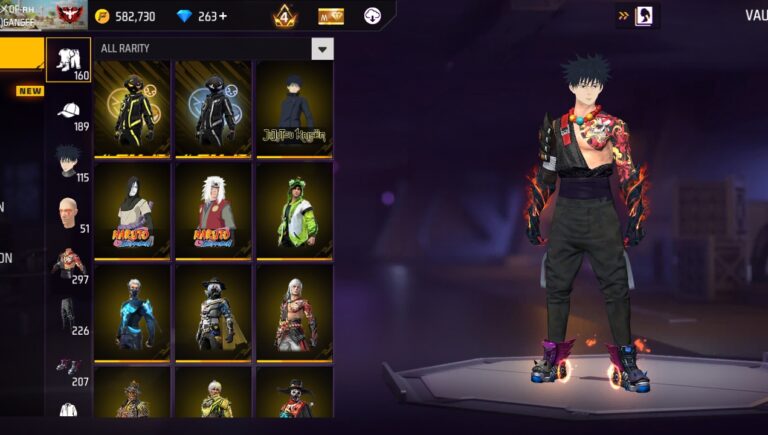Show the tops jacket category

(69, 264)
